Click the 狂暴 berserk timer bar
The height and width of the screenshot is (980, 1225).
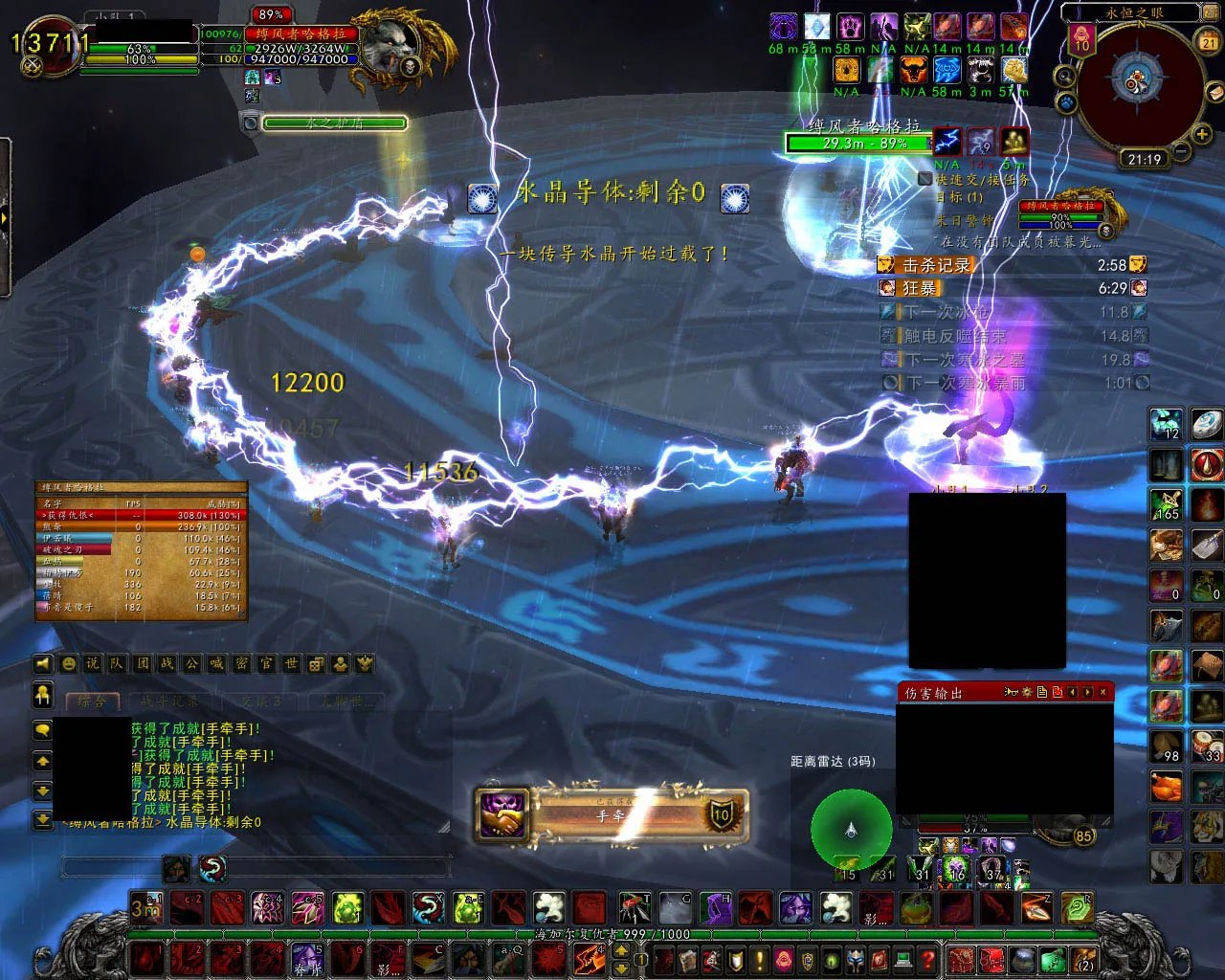point(1012,288)
